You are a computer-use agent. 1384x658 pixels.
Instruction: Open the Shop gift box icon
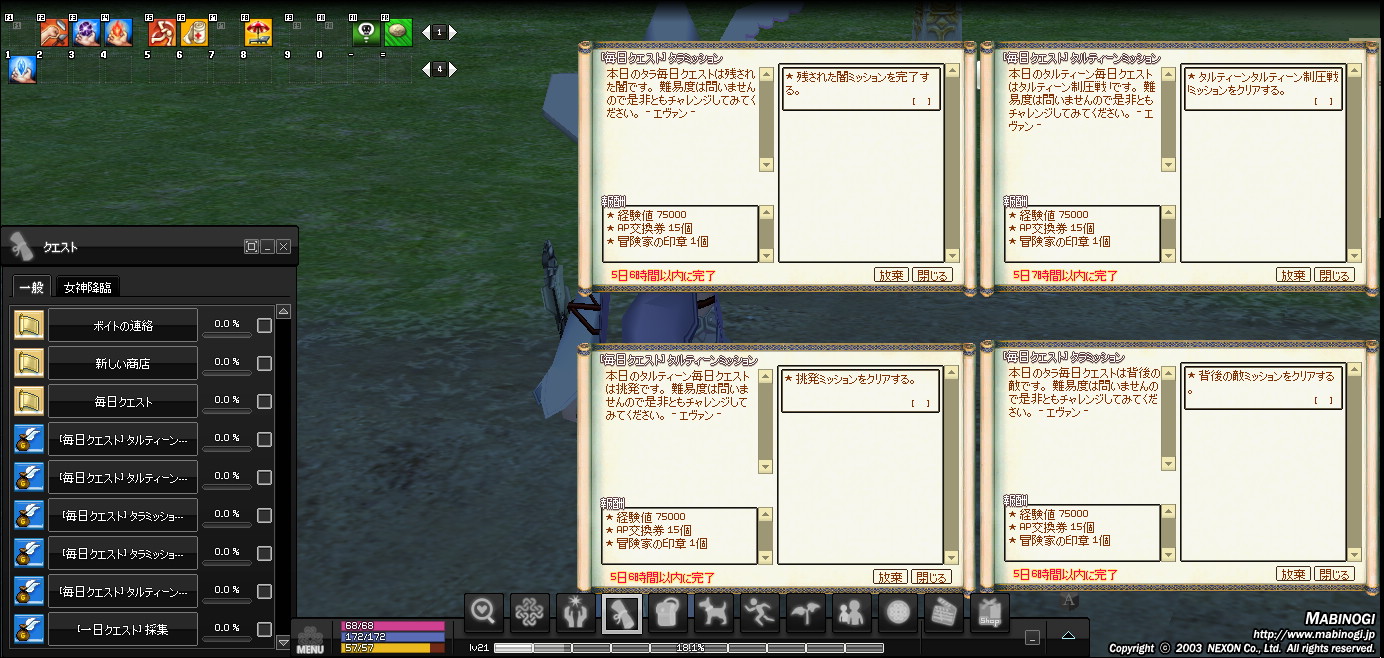(989, 612)
